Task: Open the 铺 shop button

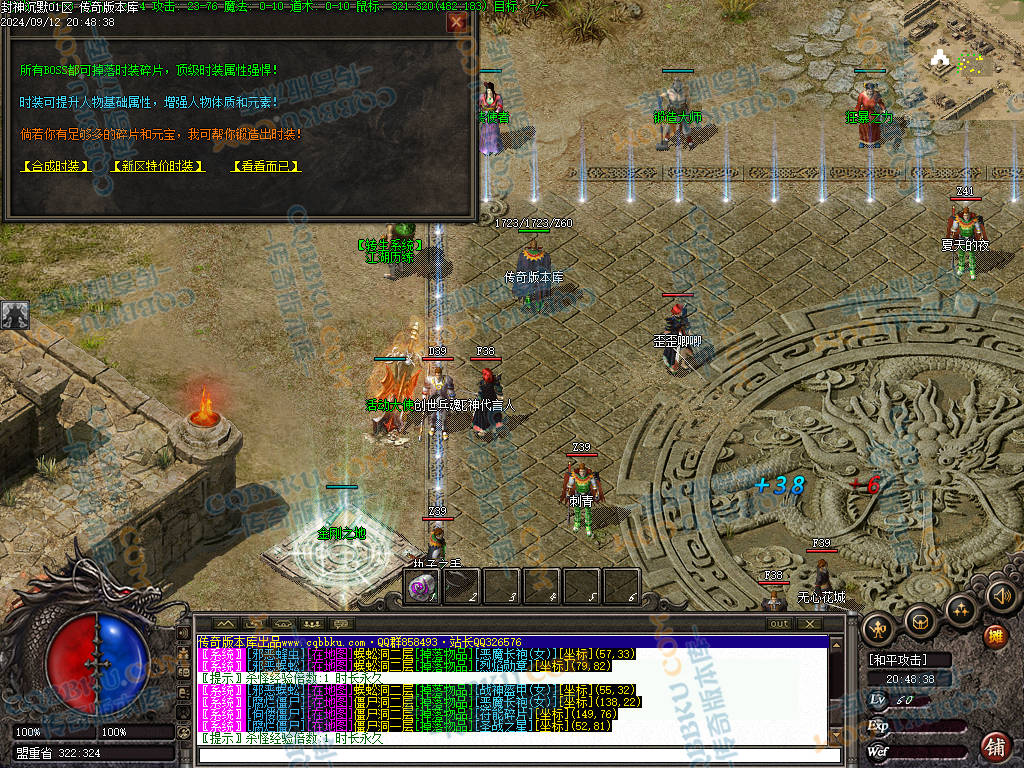Action: (995, 746)
